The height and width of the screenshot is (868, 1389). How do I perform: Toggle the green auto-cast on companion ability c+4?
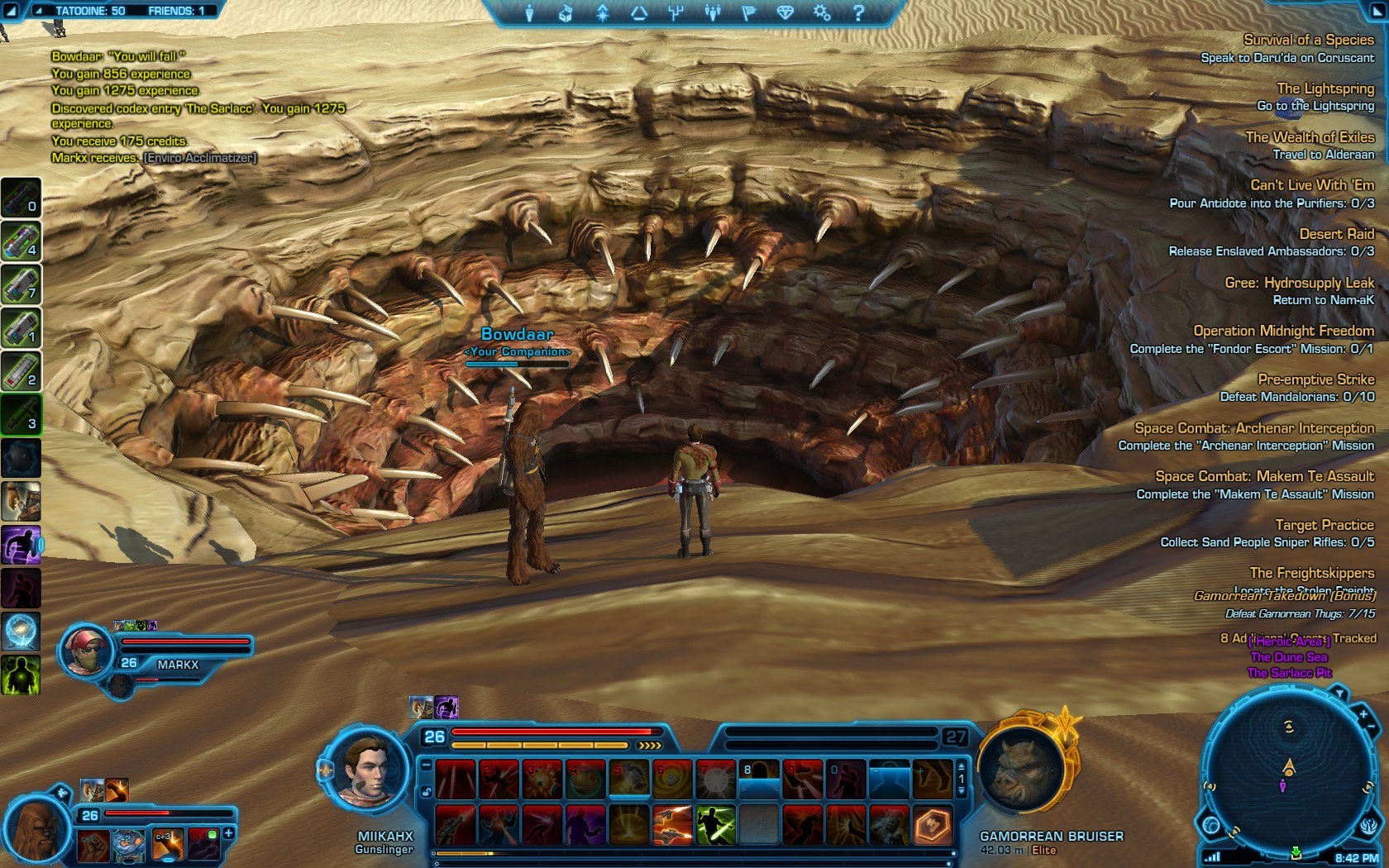tap(212, 833)
